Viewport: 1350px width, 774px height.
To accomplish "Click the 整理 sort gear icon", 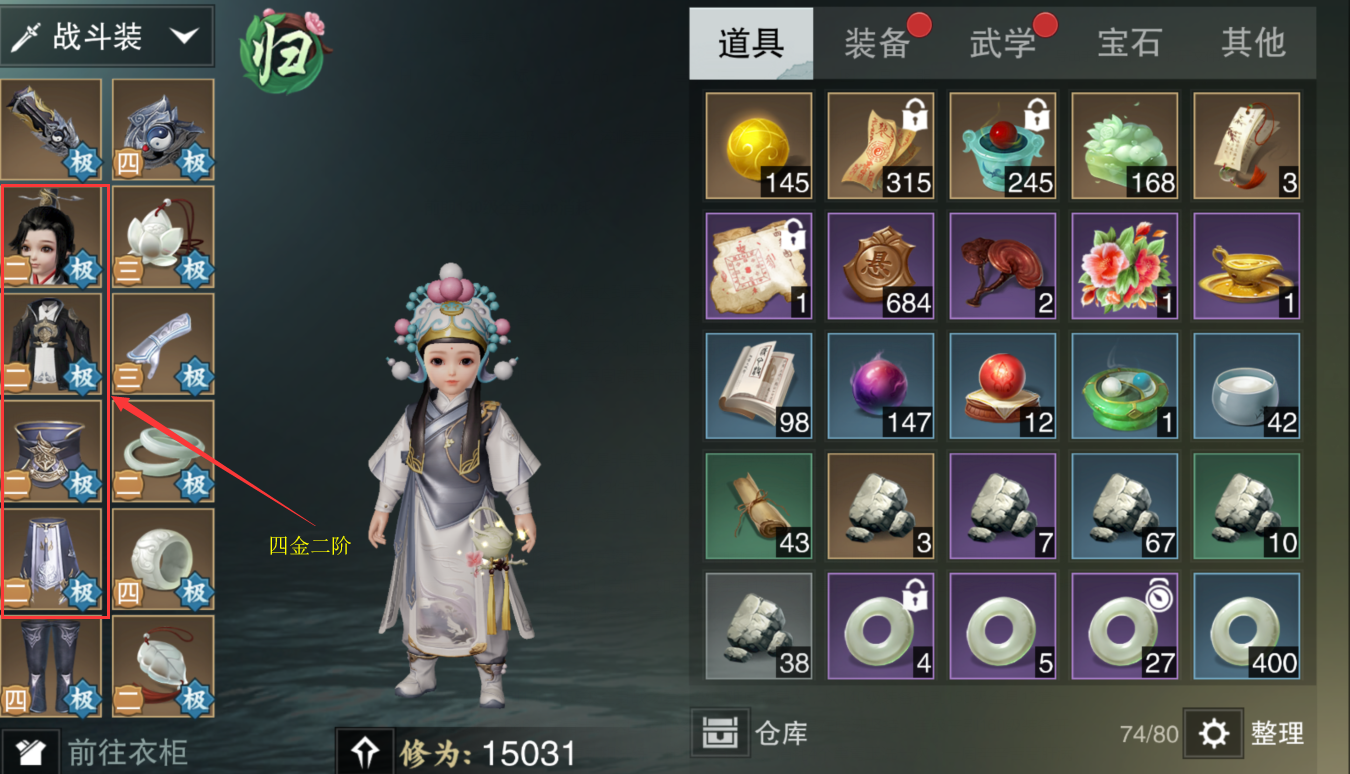I will tap(1213, 733).
